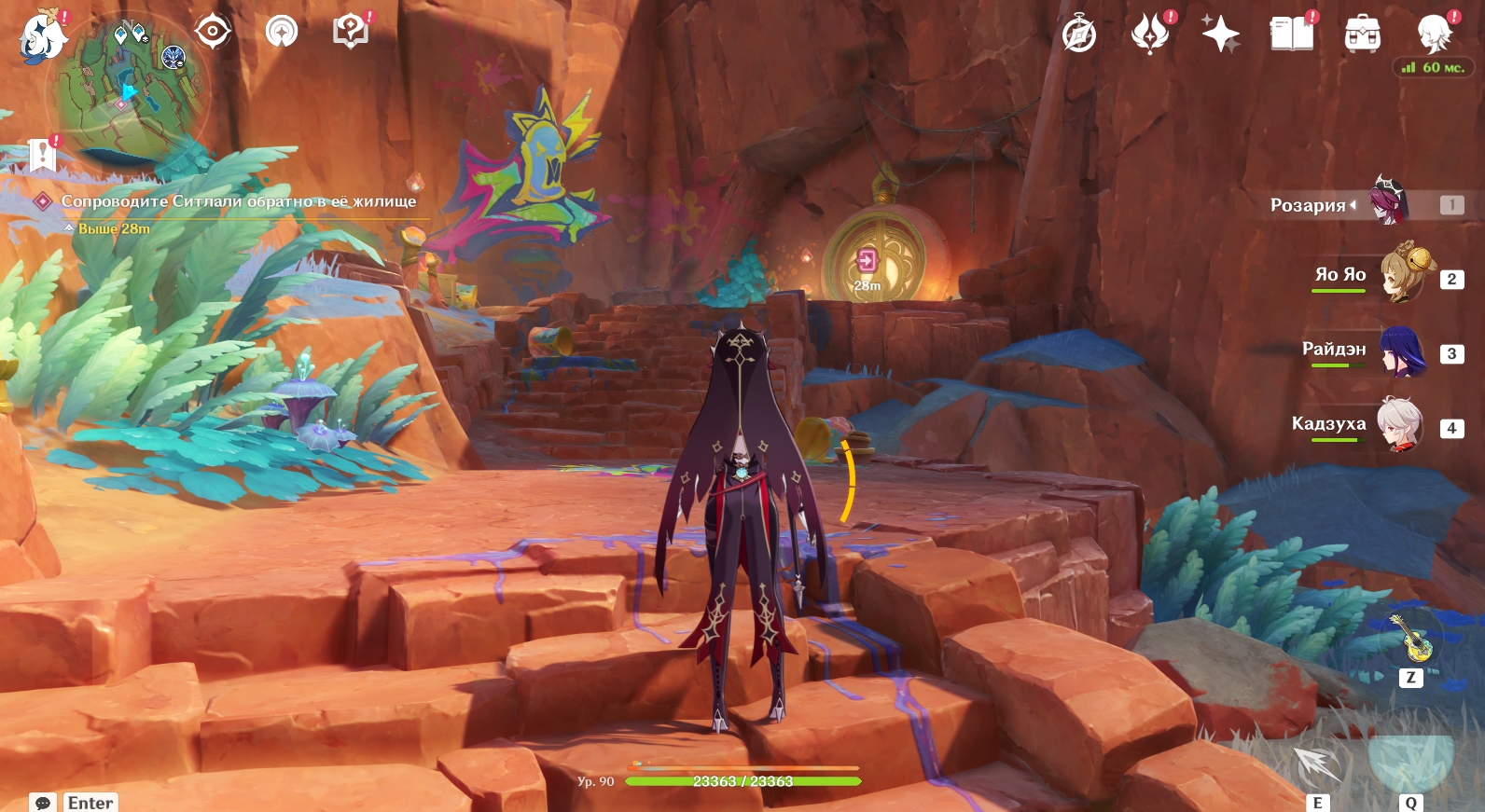Open the tutorial question-mark book icon
1485x812 pixels.
click(350, 32)
